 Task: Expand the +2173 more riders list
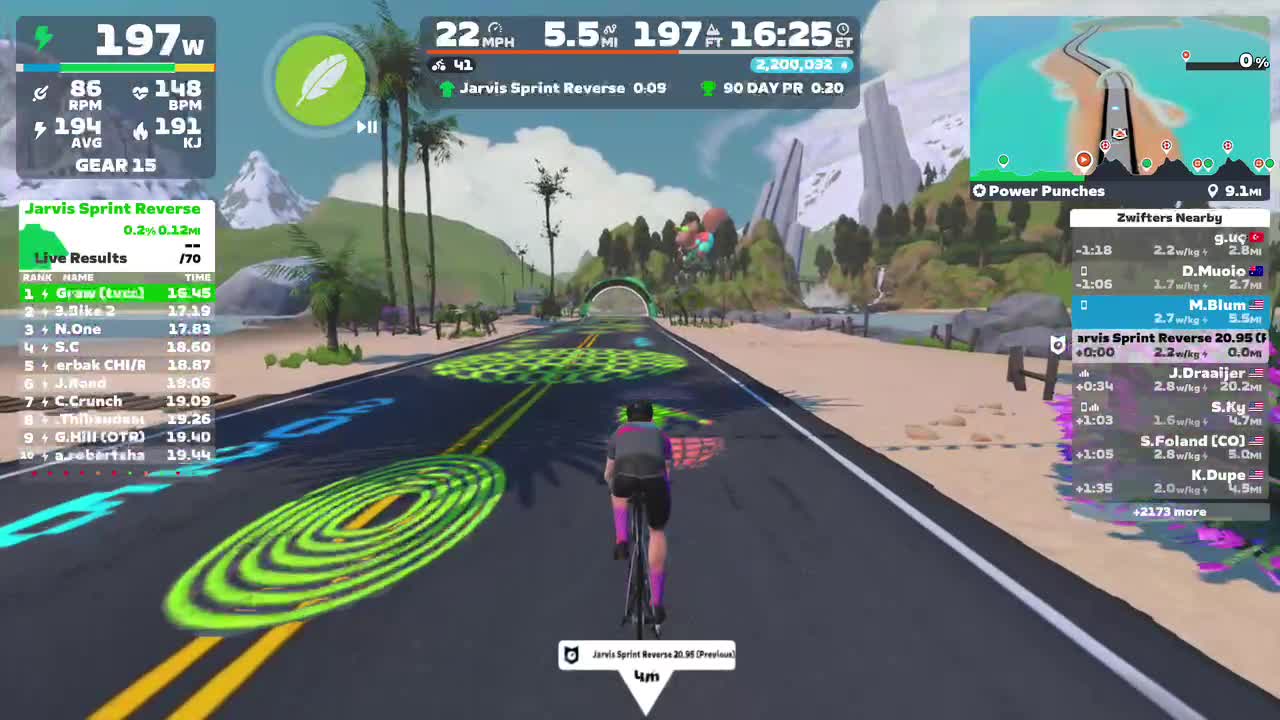click(1170, 511)
